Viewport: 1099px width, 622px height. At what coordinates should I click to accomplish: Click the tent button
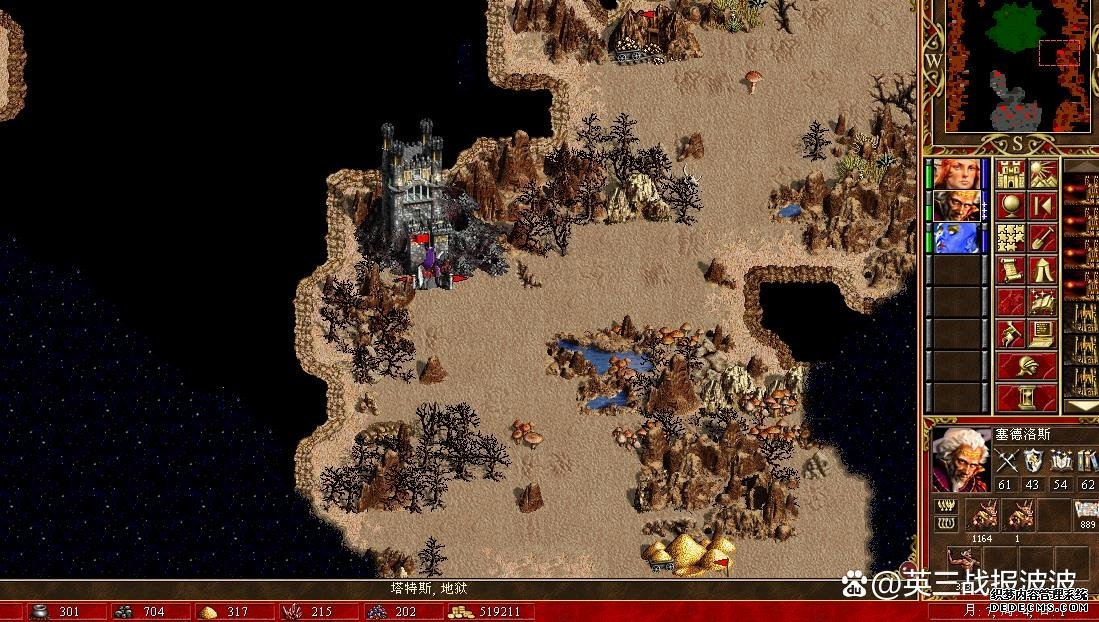pyautogui.click(x=1043, y=270)
